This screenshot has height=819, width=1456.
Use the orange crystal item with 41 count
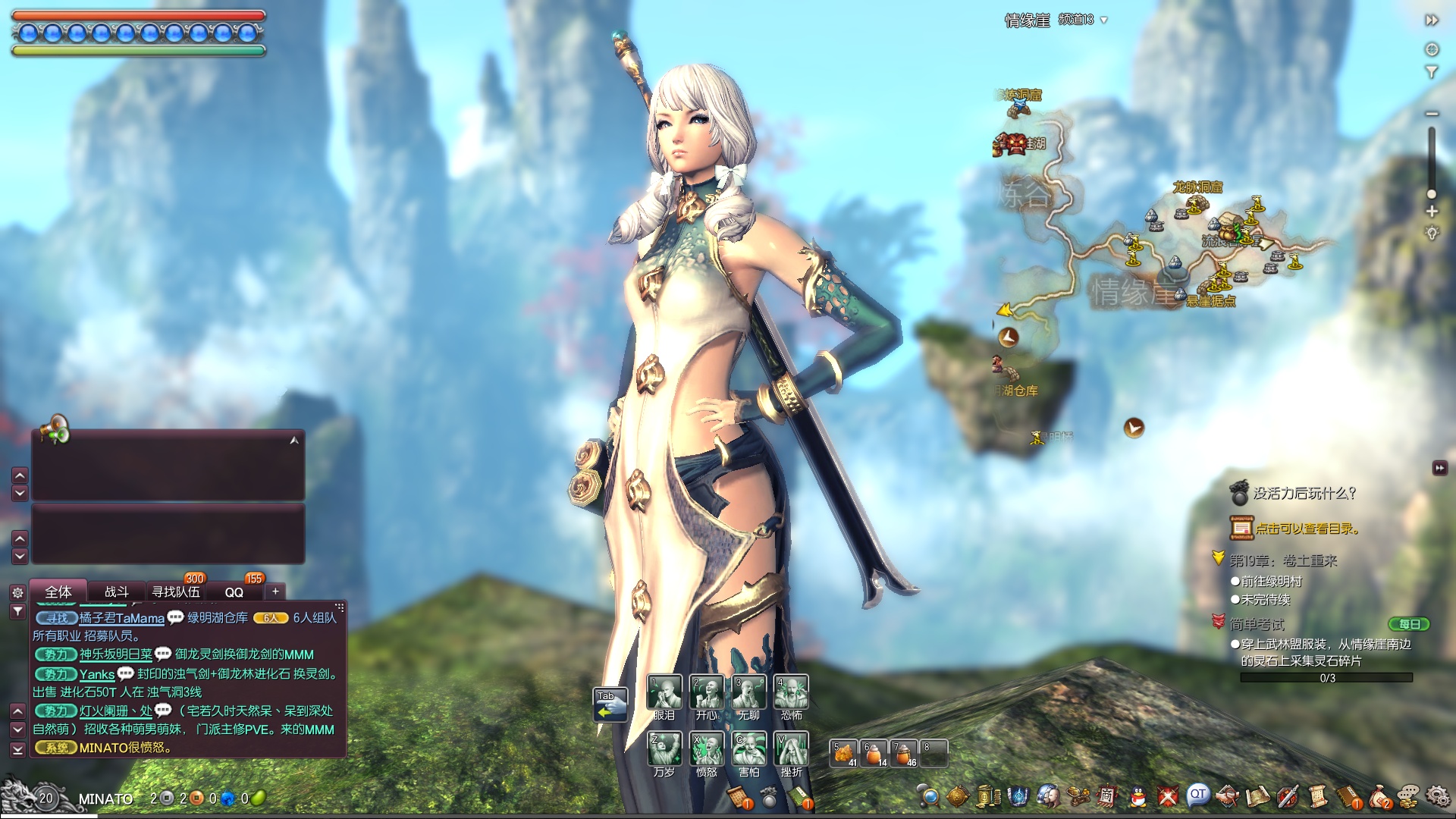[x=844, y=754]
